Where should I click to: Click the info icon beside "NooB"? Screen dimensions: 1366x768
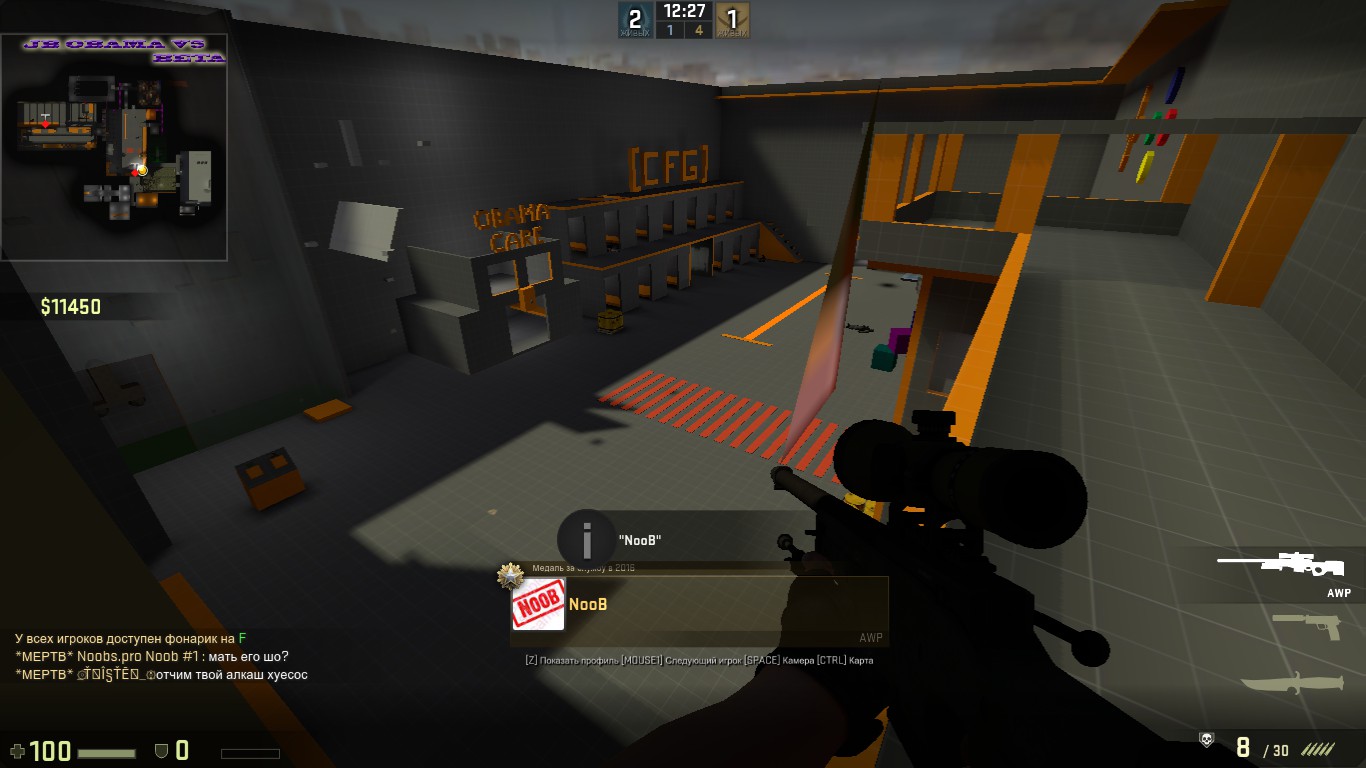tap(587, 541)
